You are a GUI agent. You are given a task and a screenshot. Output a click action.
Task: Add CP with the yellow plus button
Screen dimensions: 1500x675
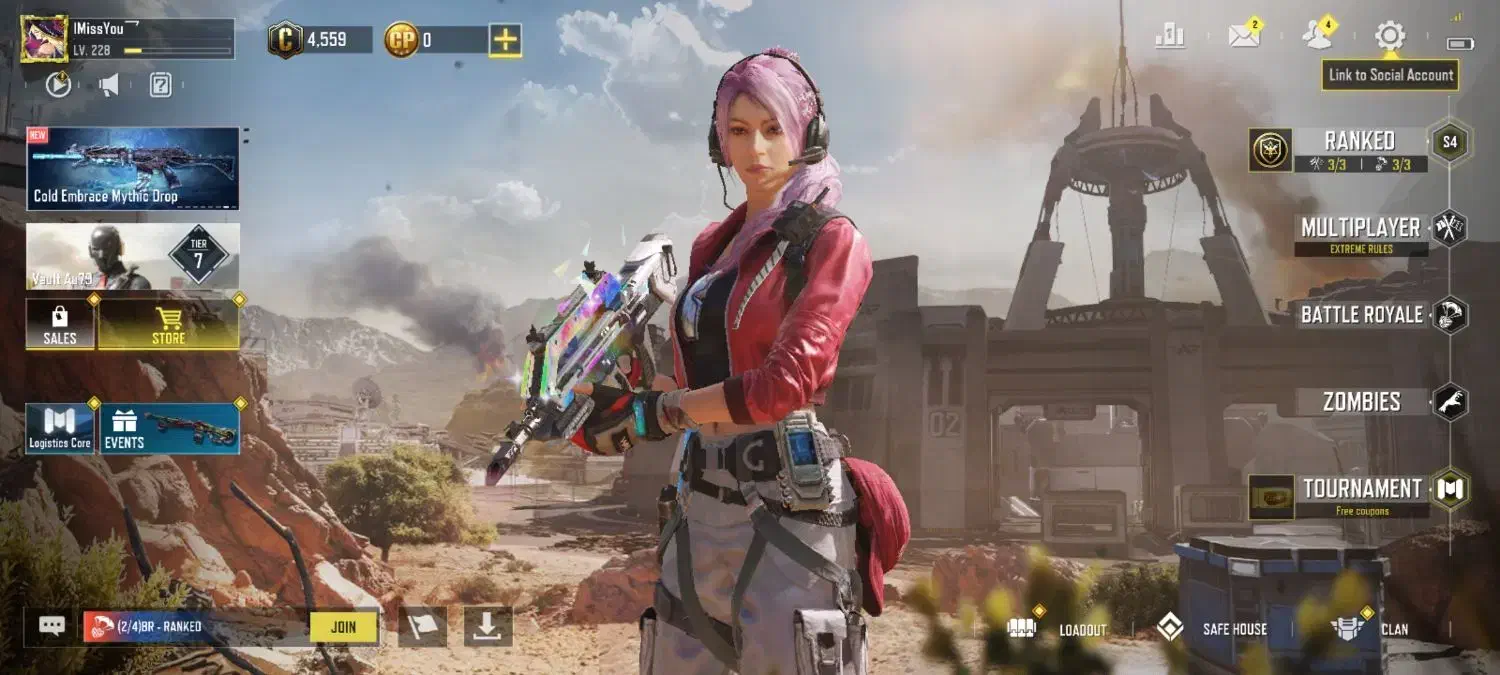pyautogui.click(x=505, y=40)
